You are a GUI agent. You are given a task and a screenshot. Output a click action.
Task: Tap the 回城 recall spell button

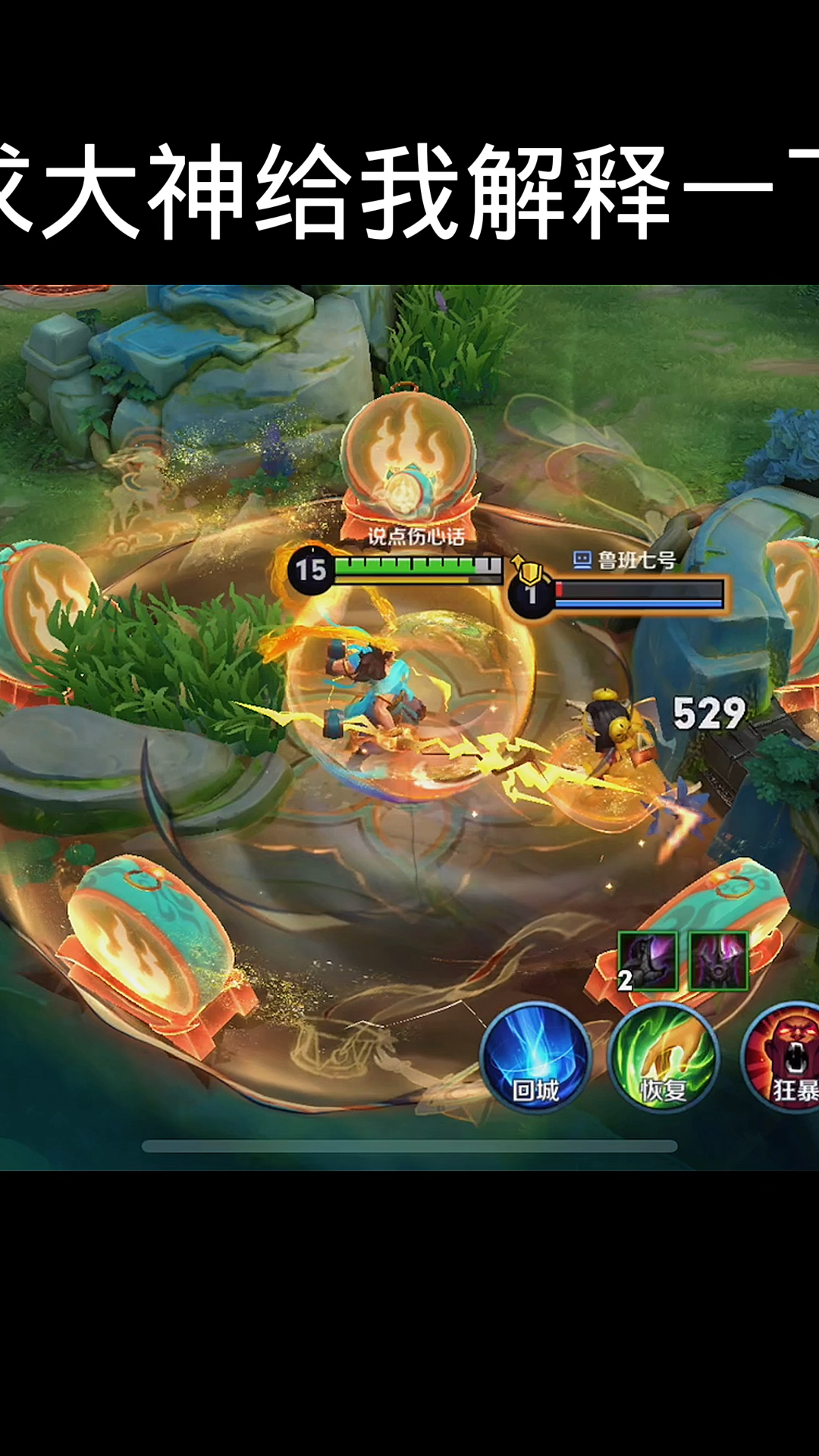click(x=535, y=1057)
